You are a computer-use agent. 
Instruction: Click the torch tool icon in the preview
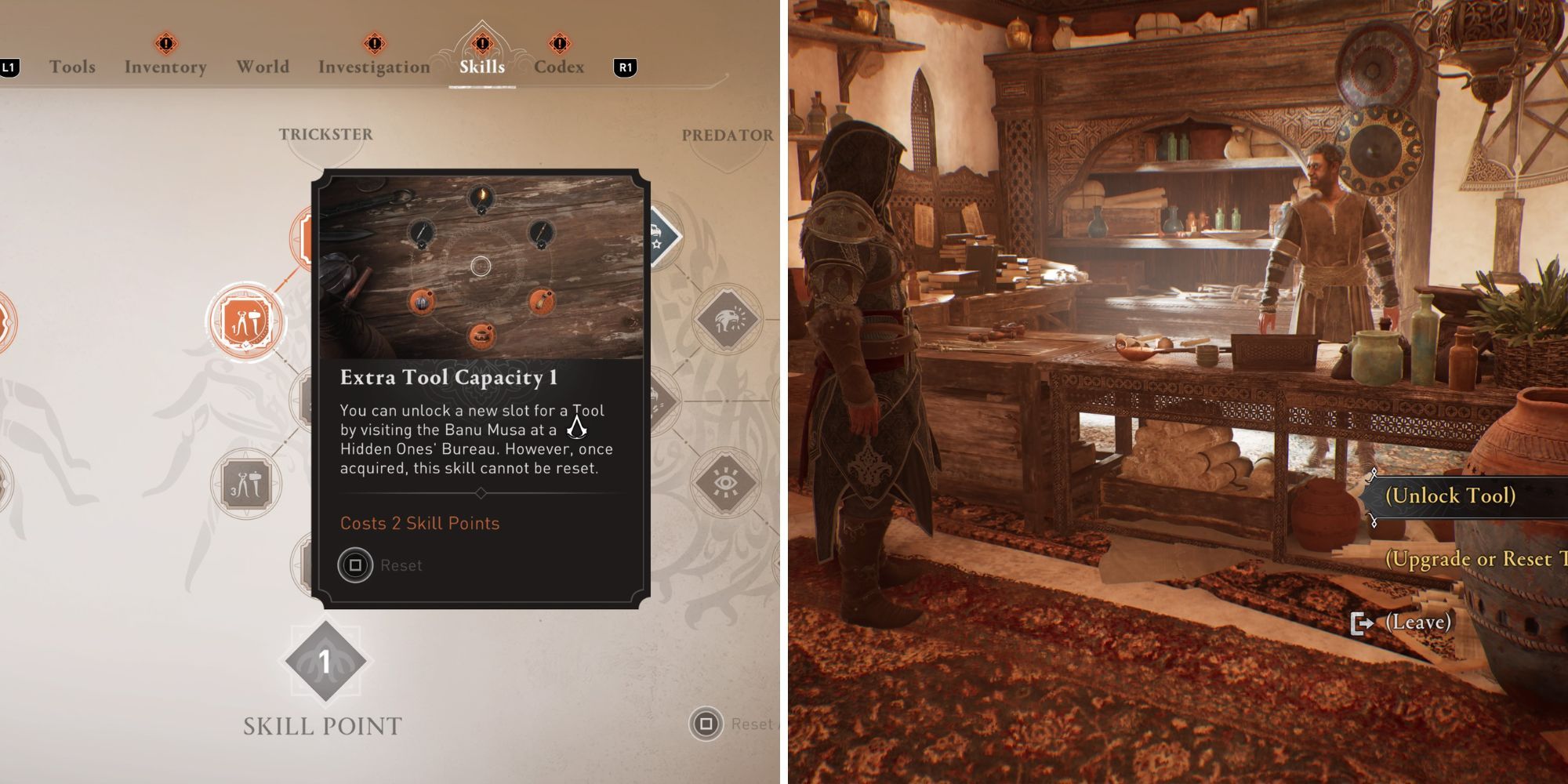[x=481, y=196]
